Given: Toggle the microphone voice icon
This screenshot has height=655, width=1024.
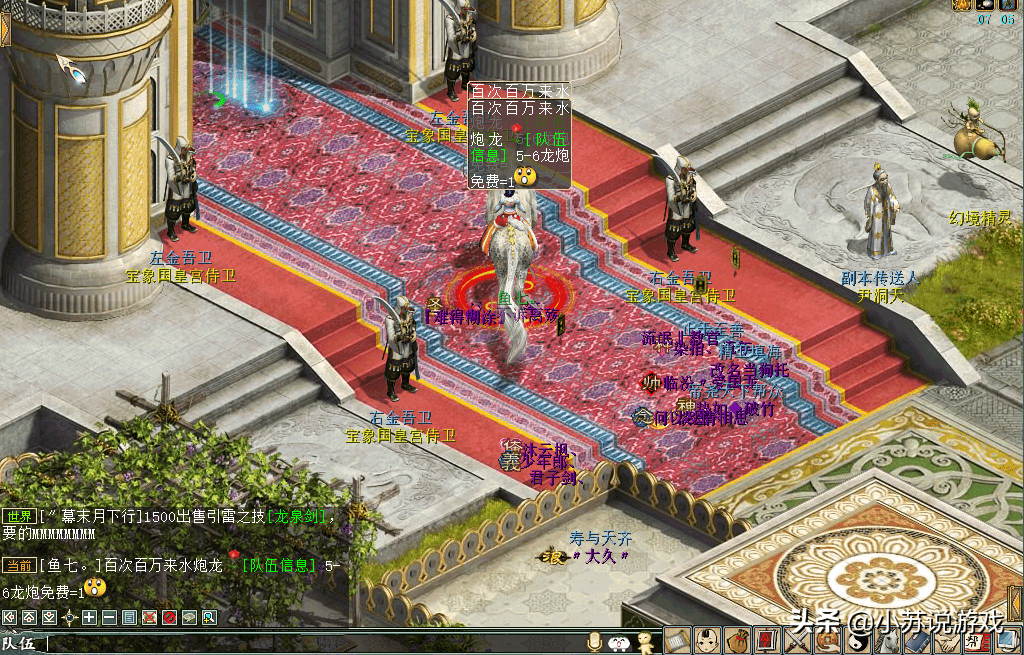Looking at the screenshot, I should point(594,640).
